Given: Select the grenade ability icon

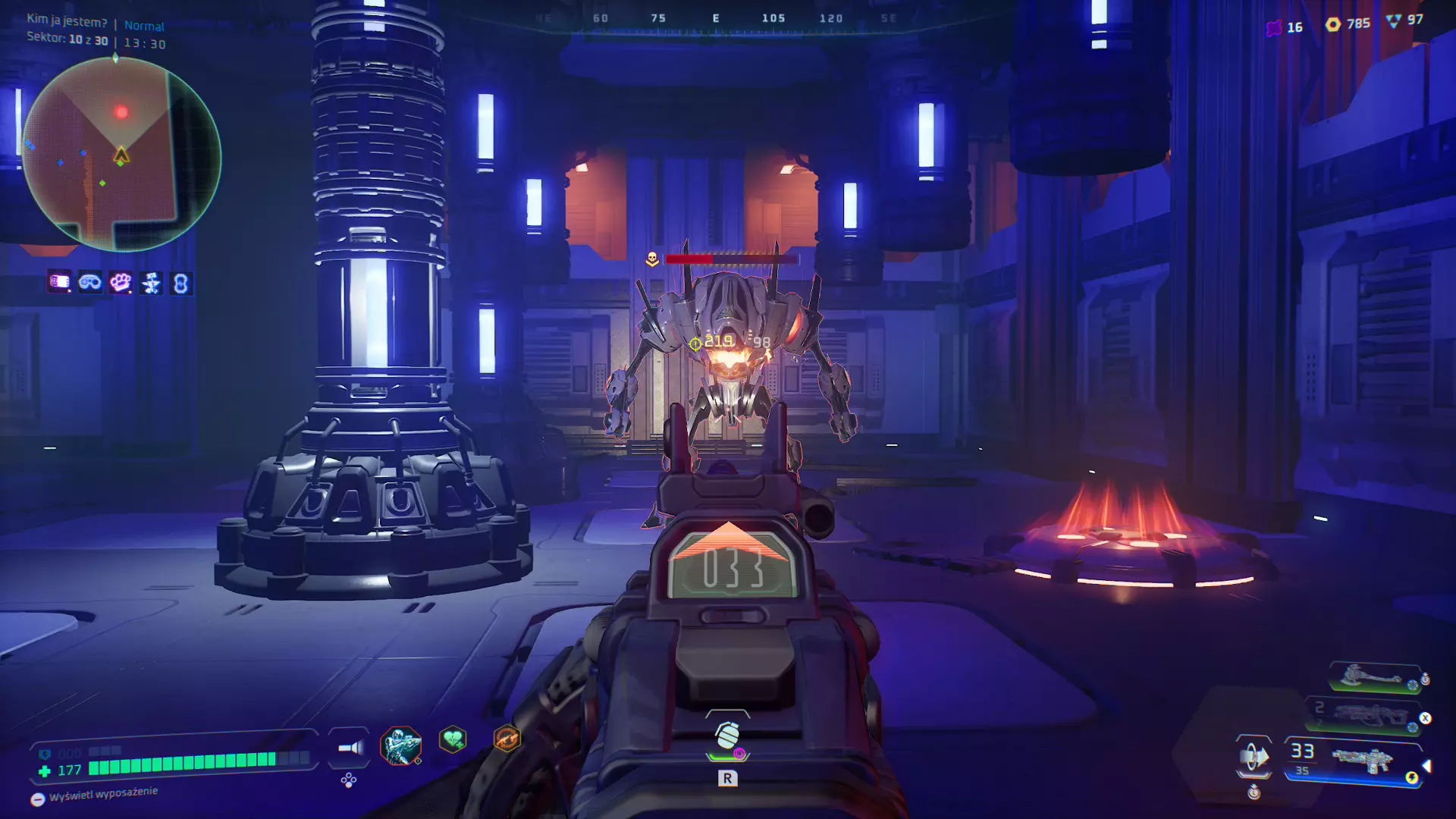Looking at the screenshot, I should (727, 735).
